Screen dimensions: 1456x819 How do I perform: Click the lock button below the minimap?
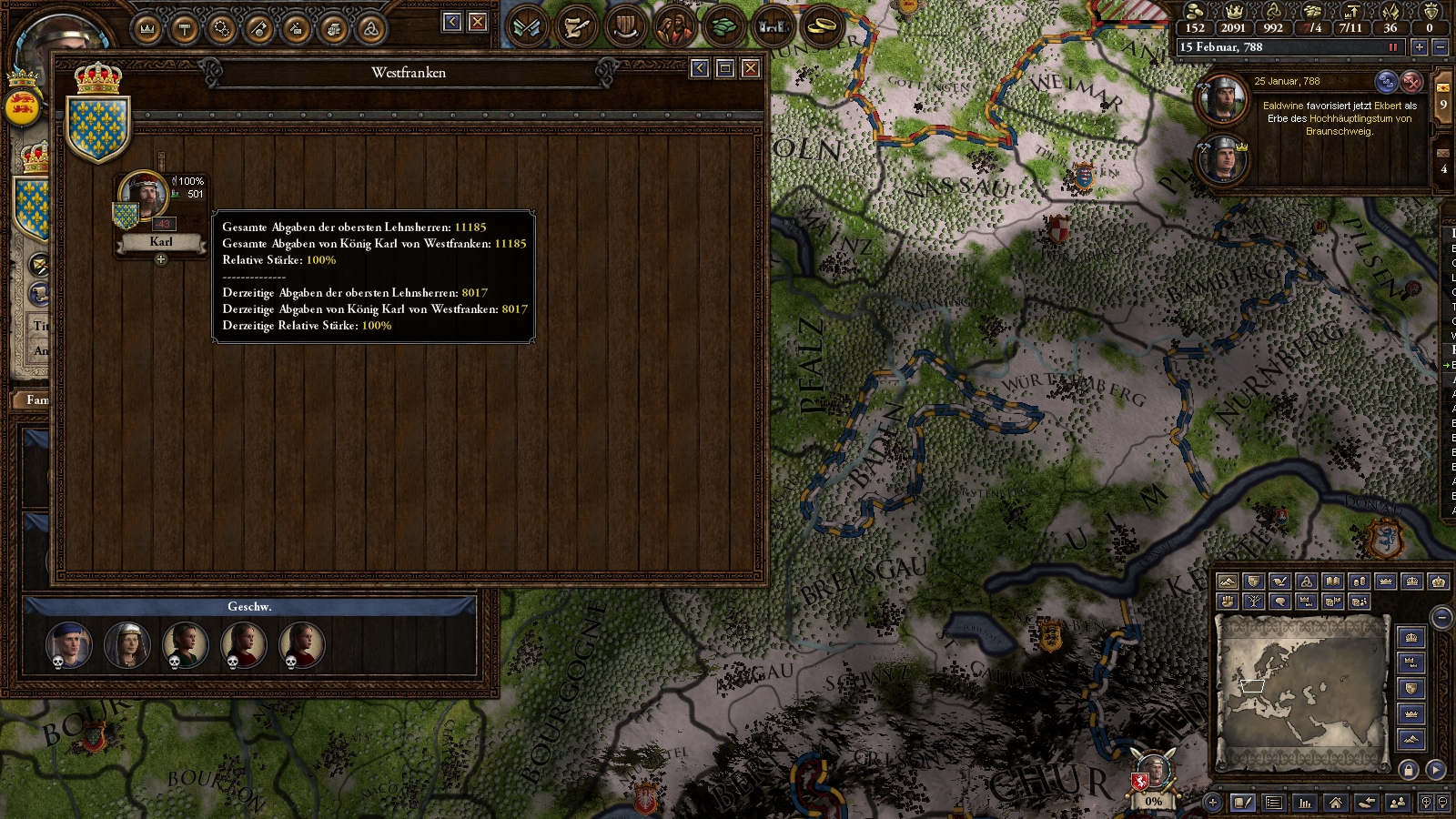tap(1409, 770)
